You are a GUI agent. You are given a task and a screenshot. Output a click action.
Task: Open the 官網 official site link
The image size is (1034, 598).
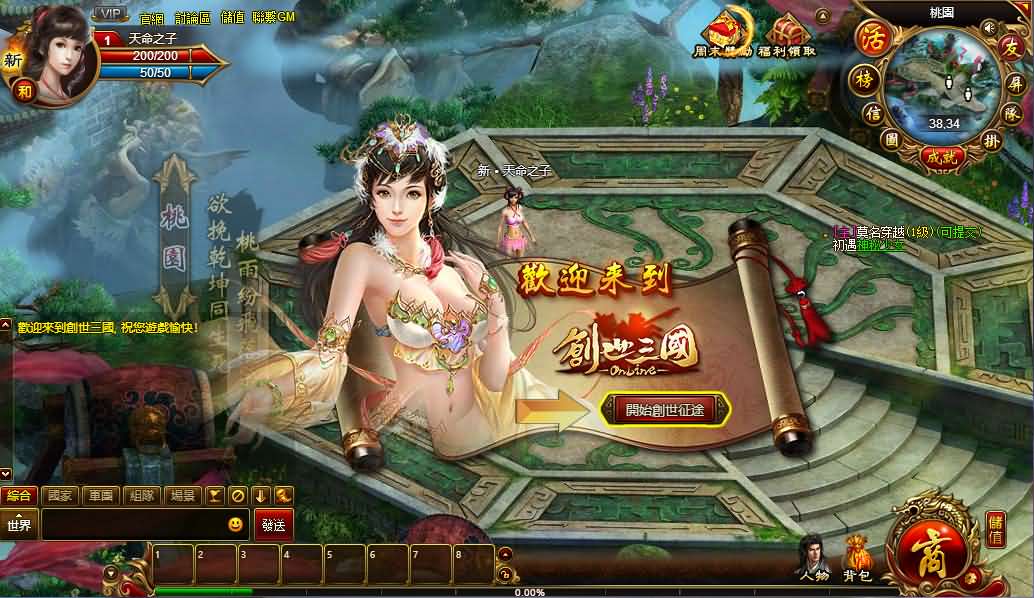pyautogui.click(x=152, y=18)
